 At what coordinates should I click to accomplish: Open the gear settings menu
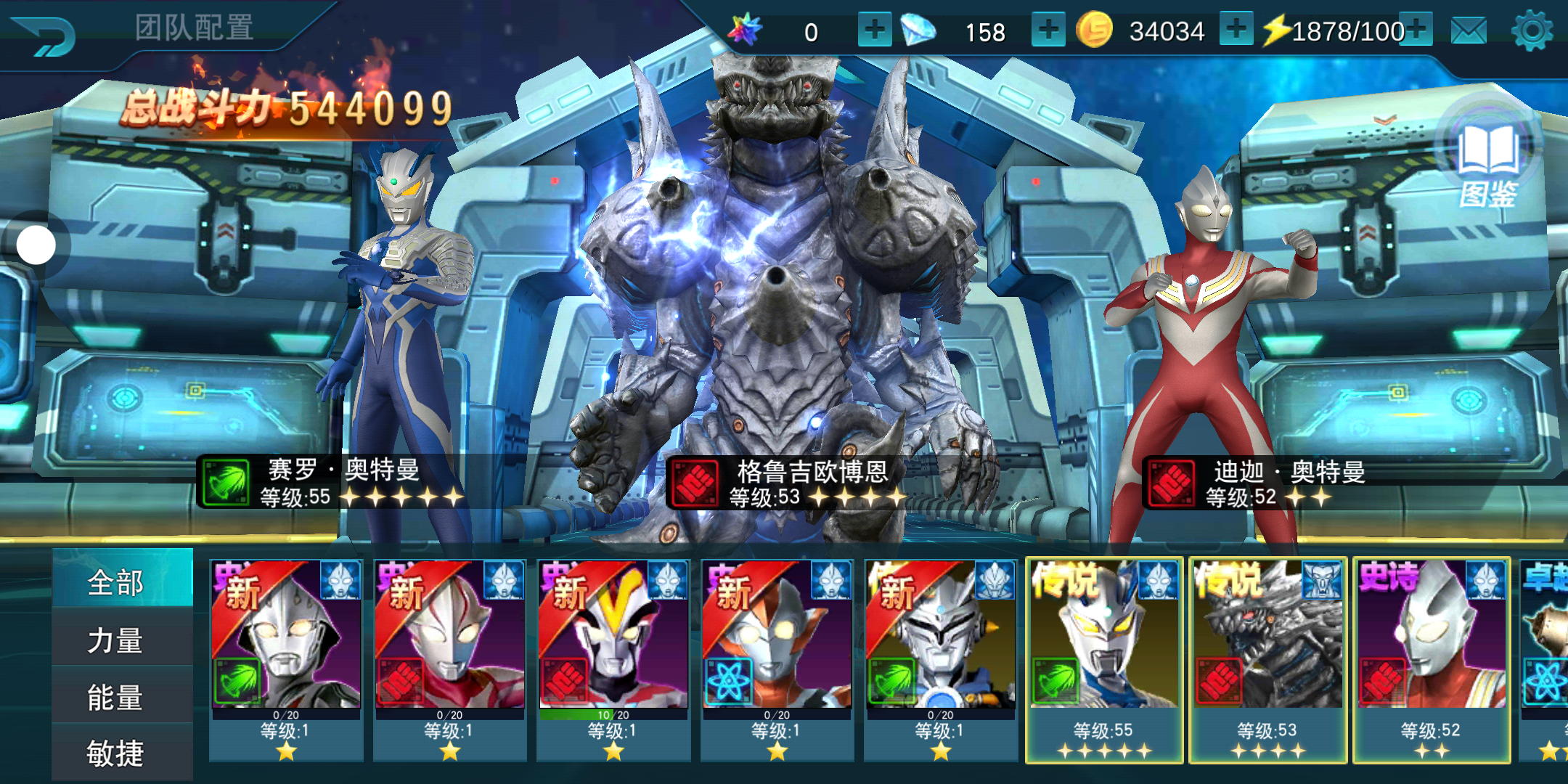point(1532,31)
